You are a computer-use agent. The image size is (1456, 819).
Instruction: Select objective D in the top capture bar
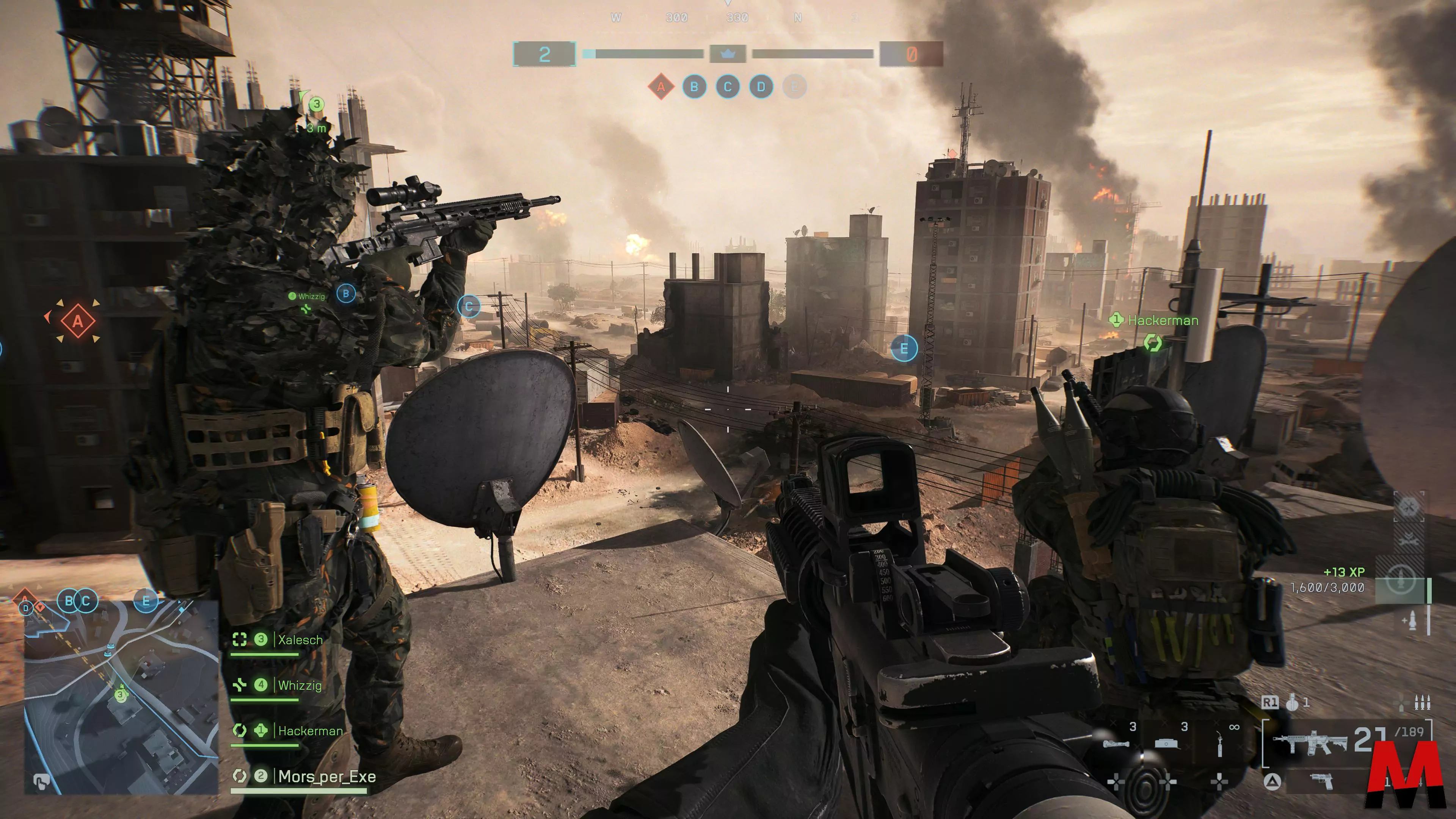click(761, 87)
